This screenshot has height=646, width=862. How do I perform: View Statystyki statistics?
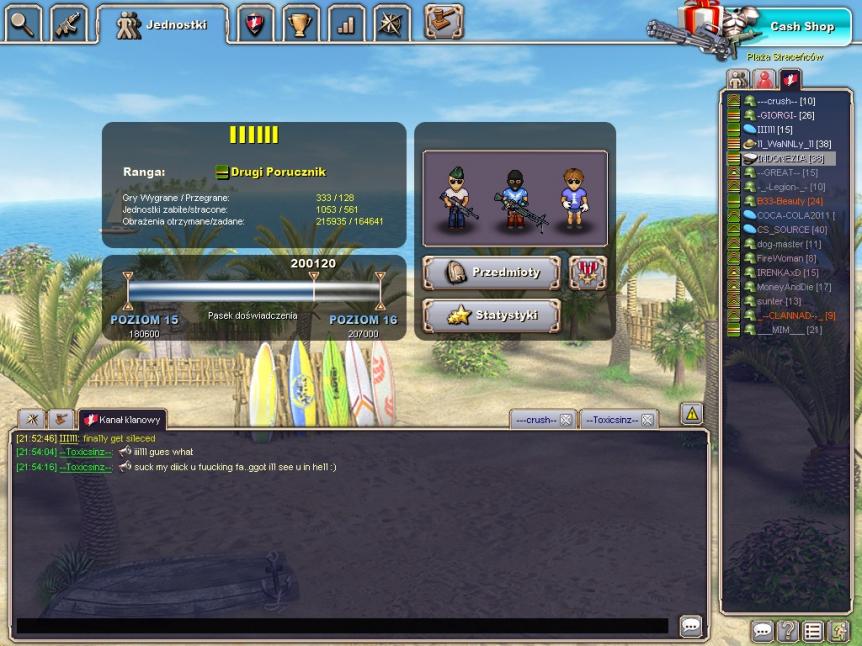[x=491, y=315]
